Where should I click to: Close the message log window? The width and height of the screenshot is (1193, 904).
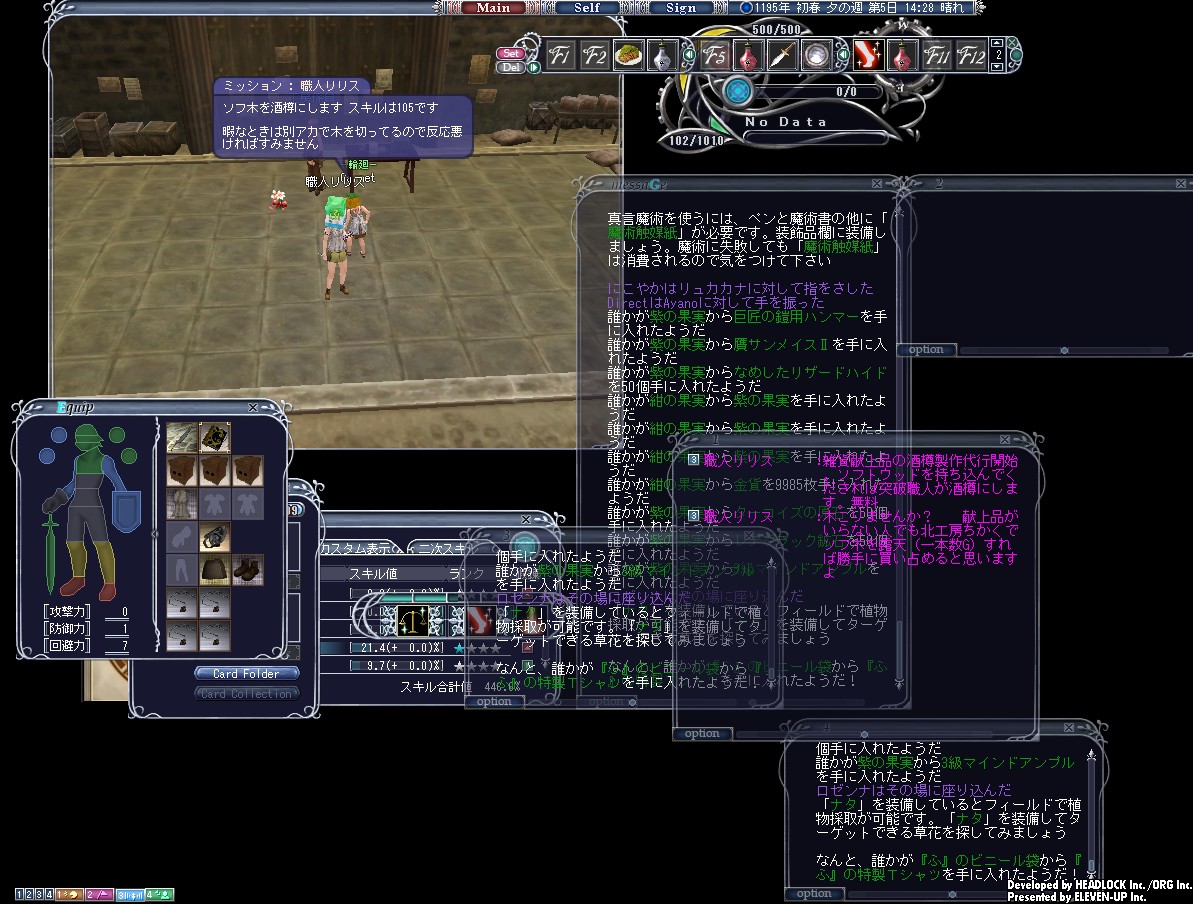pos(876,185)
